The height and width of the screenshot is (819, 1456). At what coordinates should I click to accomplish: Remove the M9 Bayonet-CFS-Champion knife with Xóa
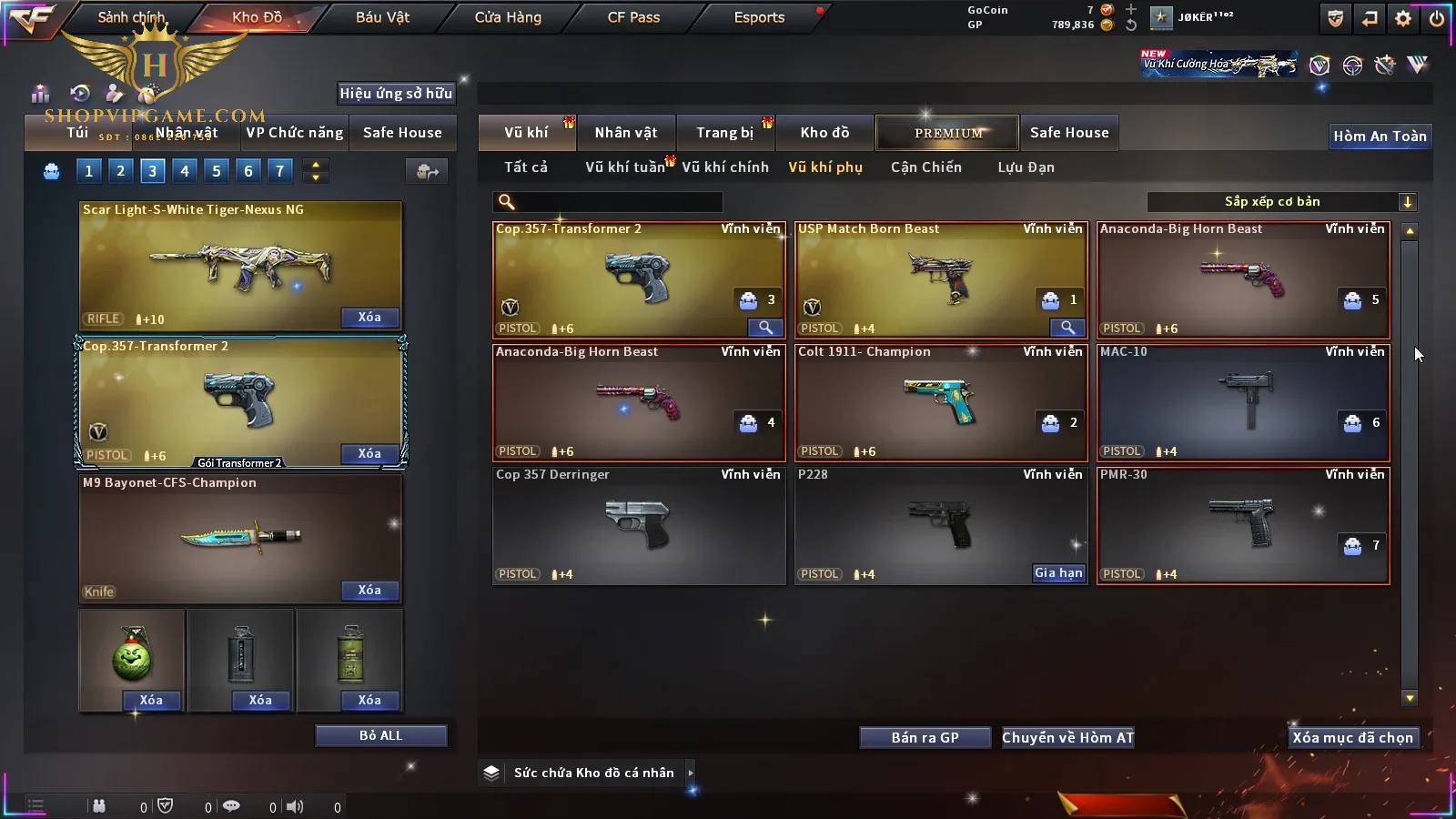point(369,591)
